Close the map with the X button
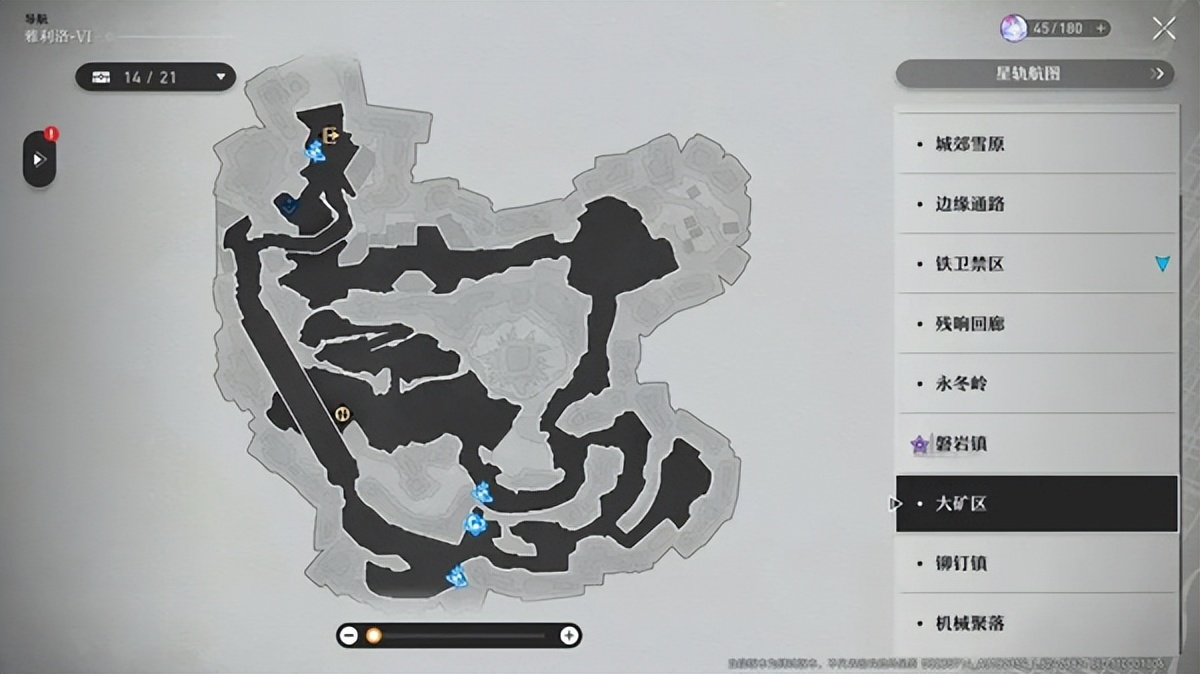This screenshot has width=1200, height=674. coord(1163,29)
